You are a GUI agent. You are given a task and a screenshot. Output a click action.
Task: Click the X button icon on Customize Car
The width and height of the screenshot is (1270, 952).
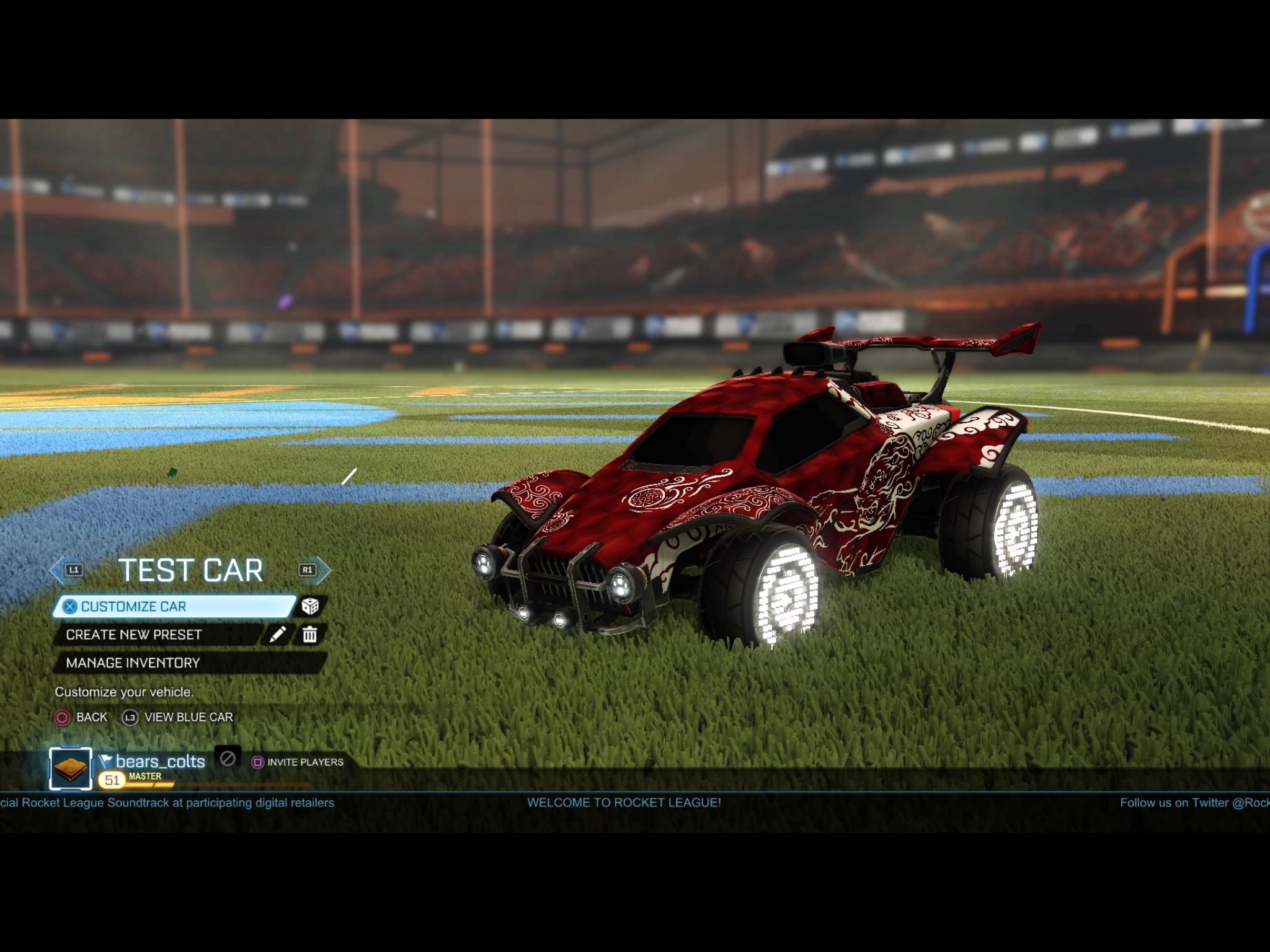(x=70, y=606)
